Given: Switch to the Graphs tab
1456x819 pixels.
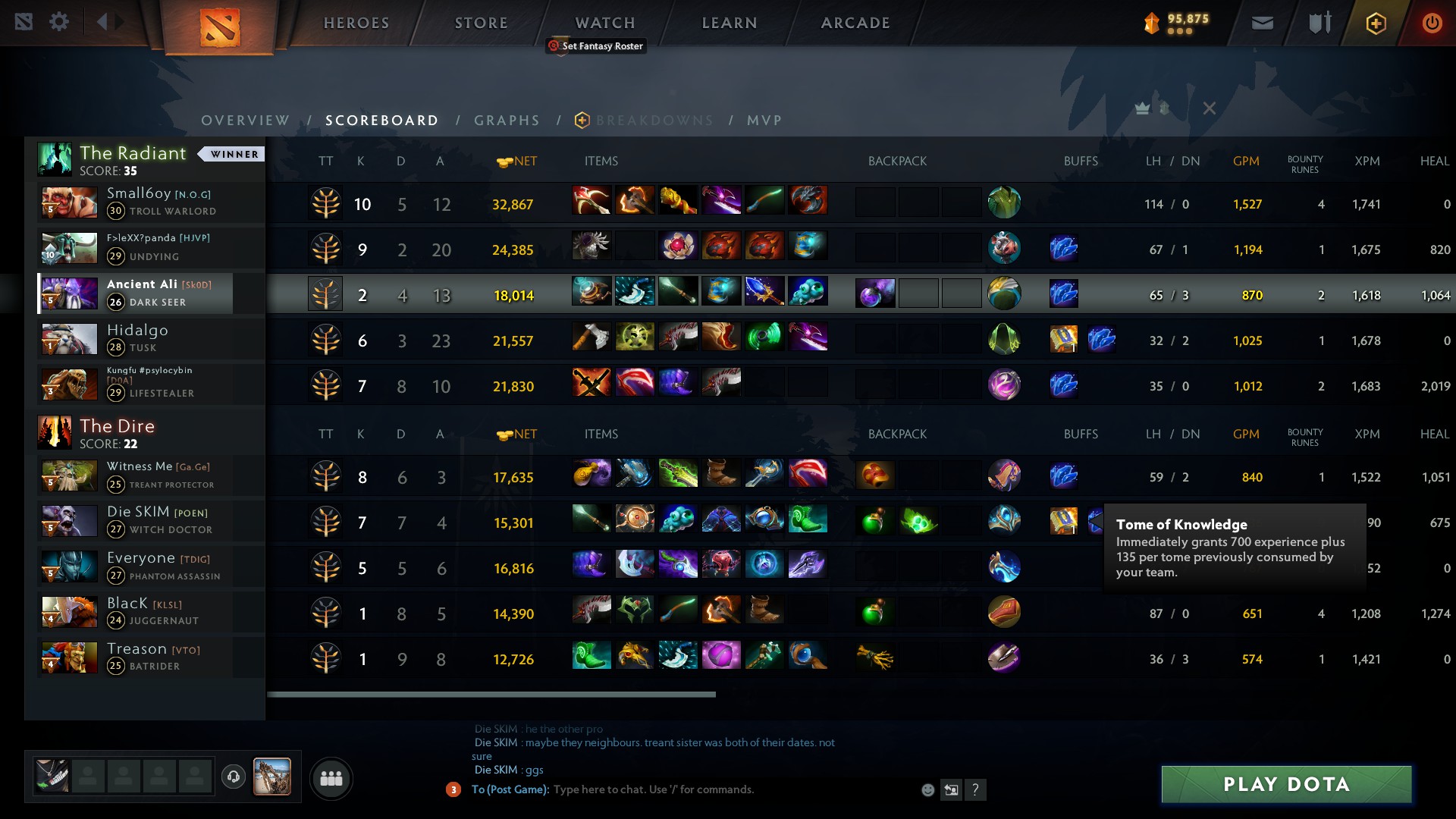Looking at the screenshot, I should coord(507,121).
